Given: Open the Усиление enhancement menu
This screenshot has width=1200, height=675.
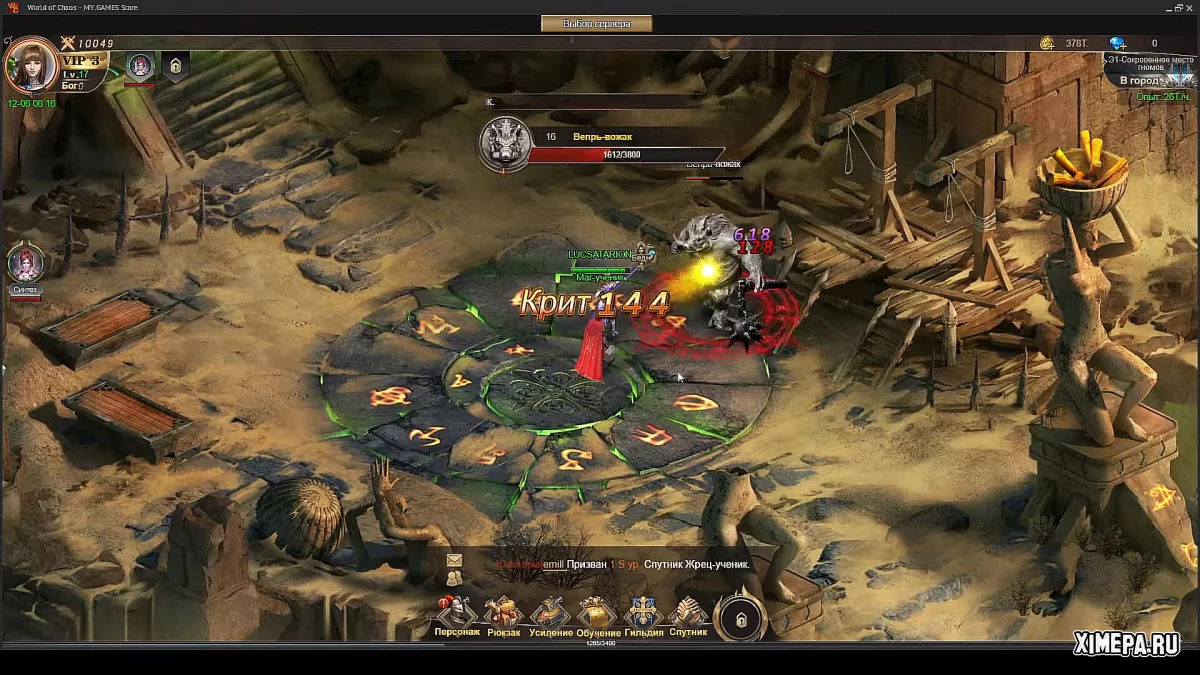Looking at the screenshot, I should 550,614.
